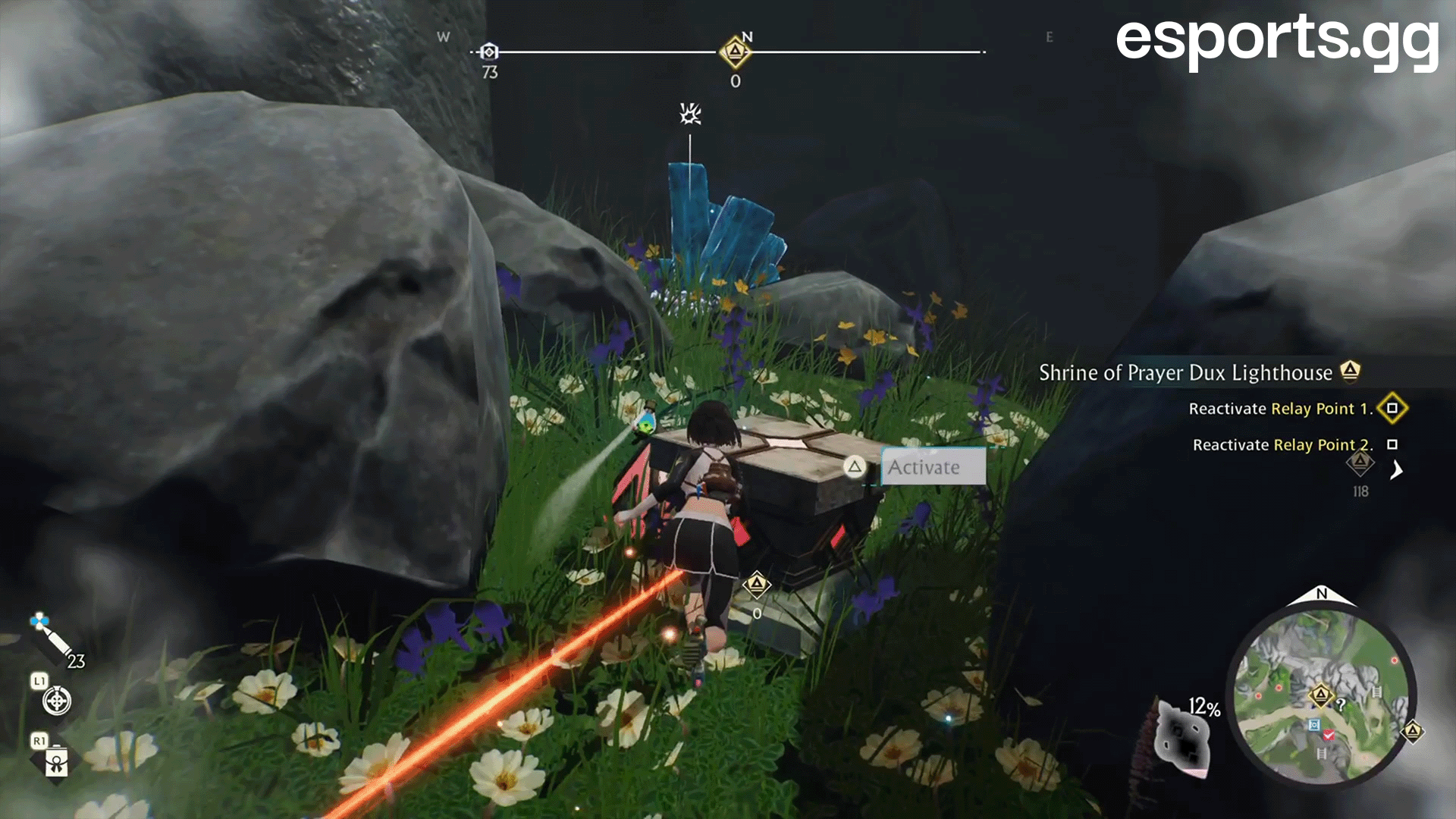Image resolution: width=1456 pixels, height=819 pixels.
Task: Click the white arrow beside the objectives list
Action: [1396, 470]
